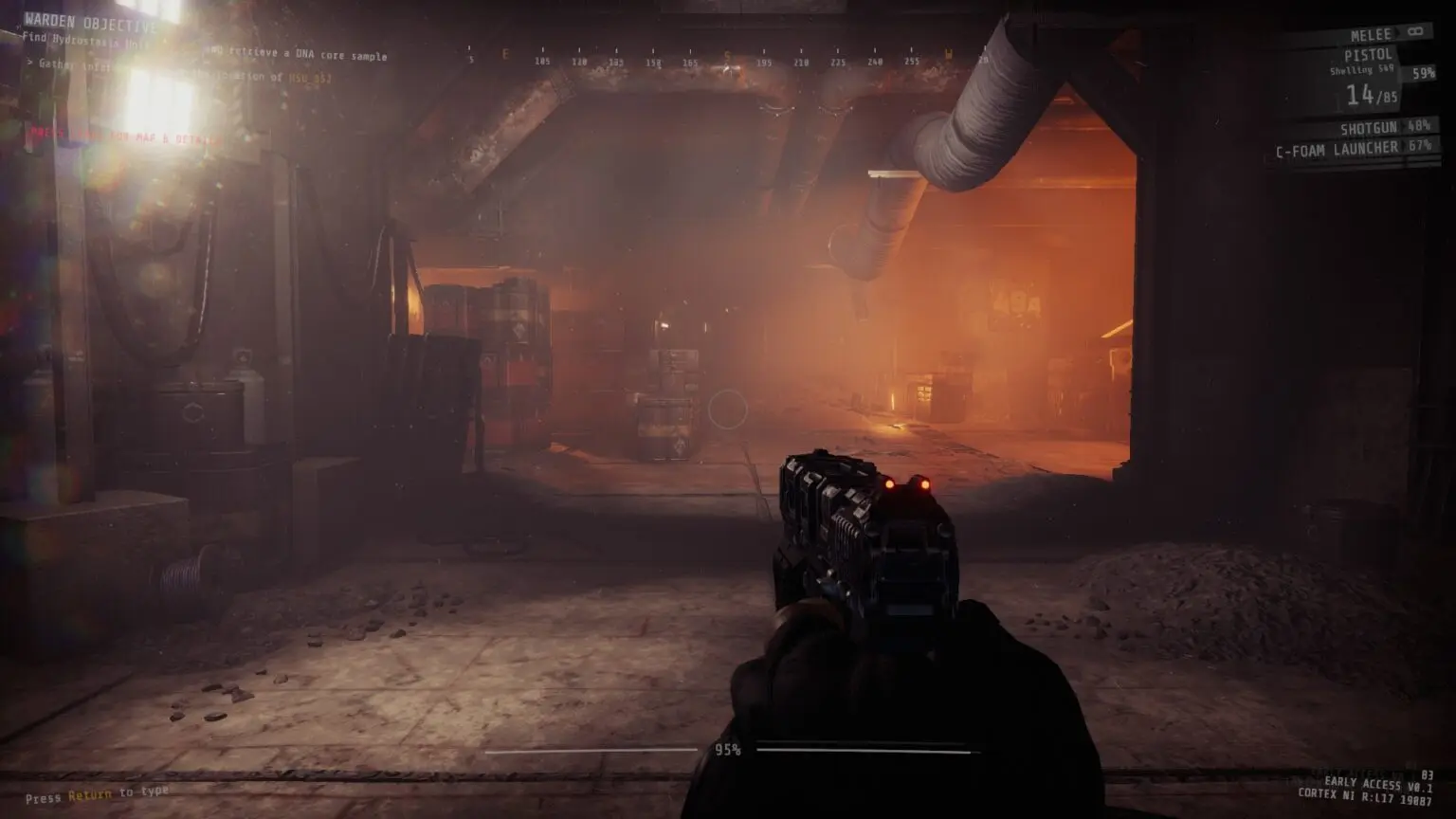
Task: Click the compass heading strip
Action: 725,58
